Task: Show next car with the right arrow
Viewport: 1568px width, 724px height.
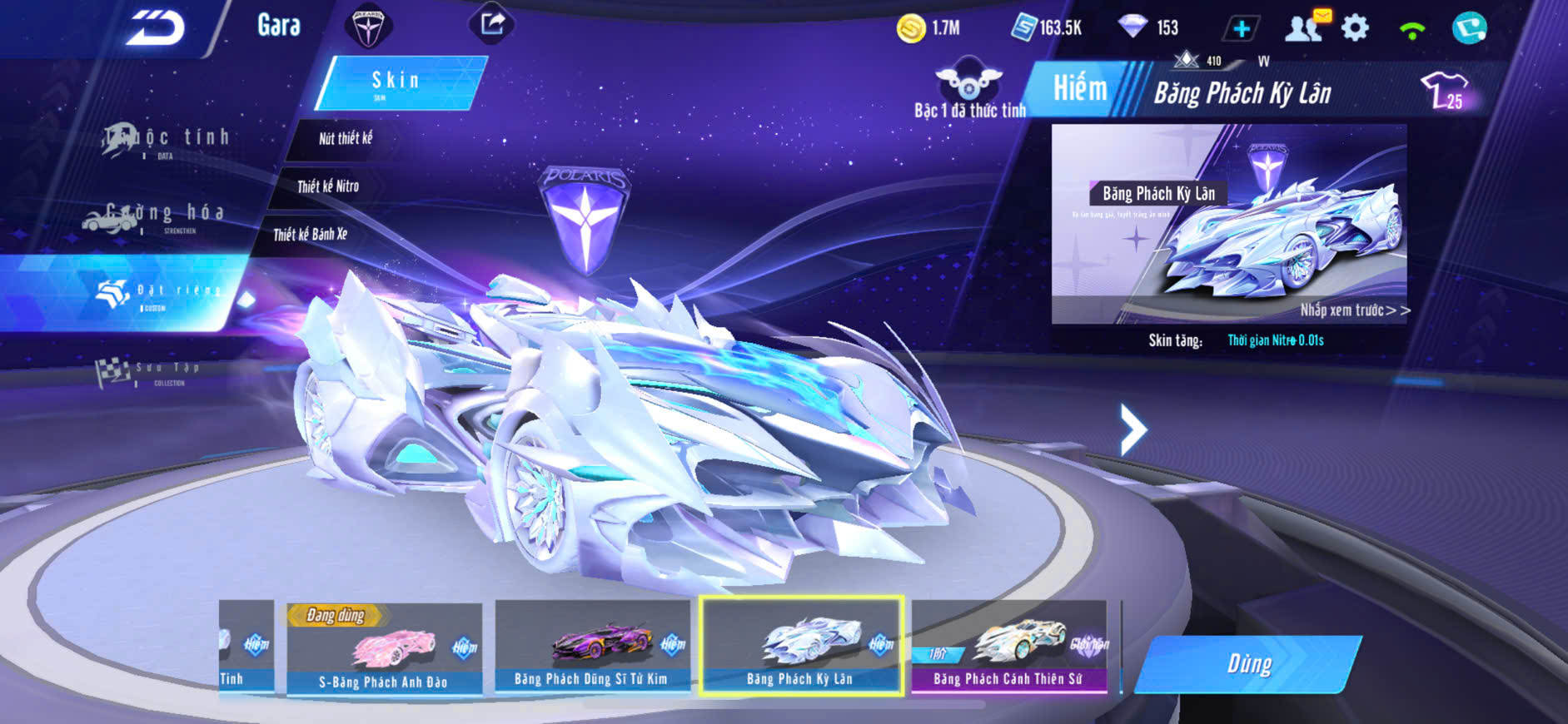Action: pos(1132,429)
